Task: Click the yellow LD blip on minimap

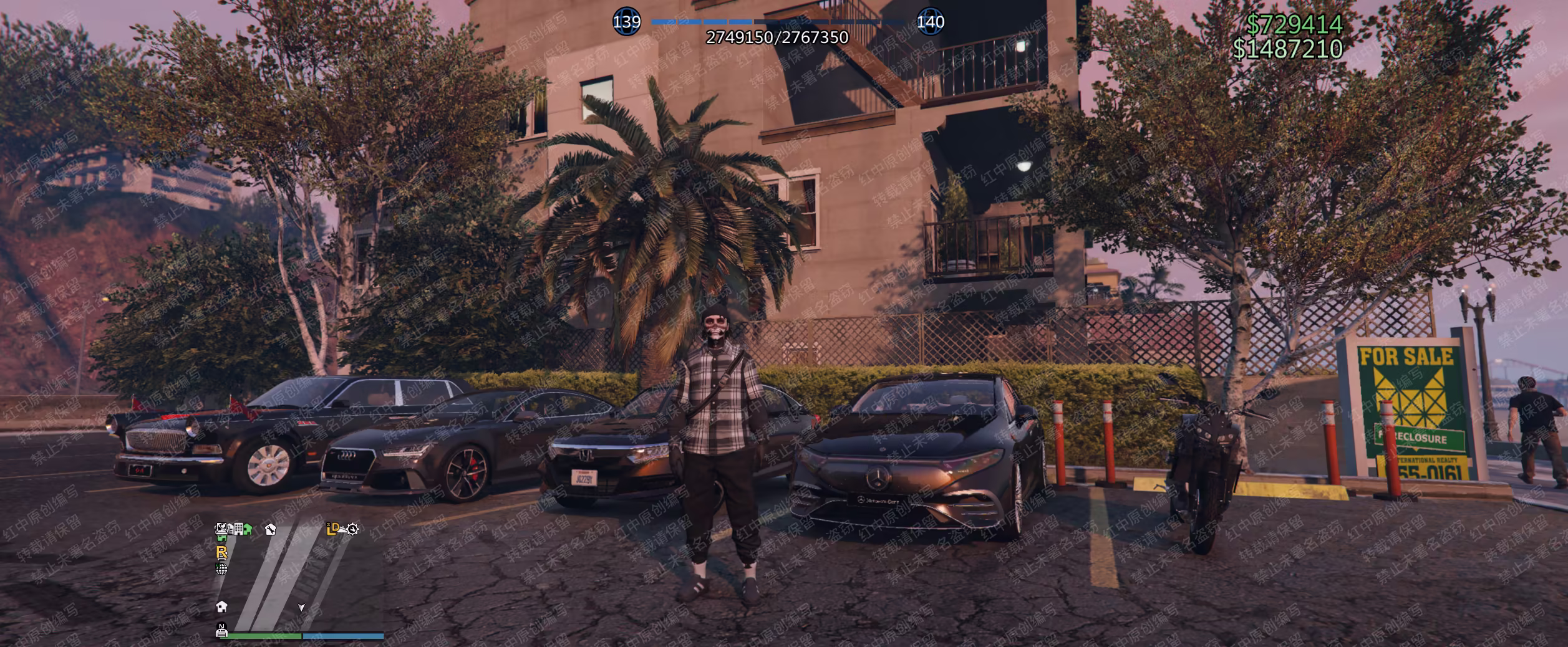Action: tap(334, 529)
